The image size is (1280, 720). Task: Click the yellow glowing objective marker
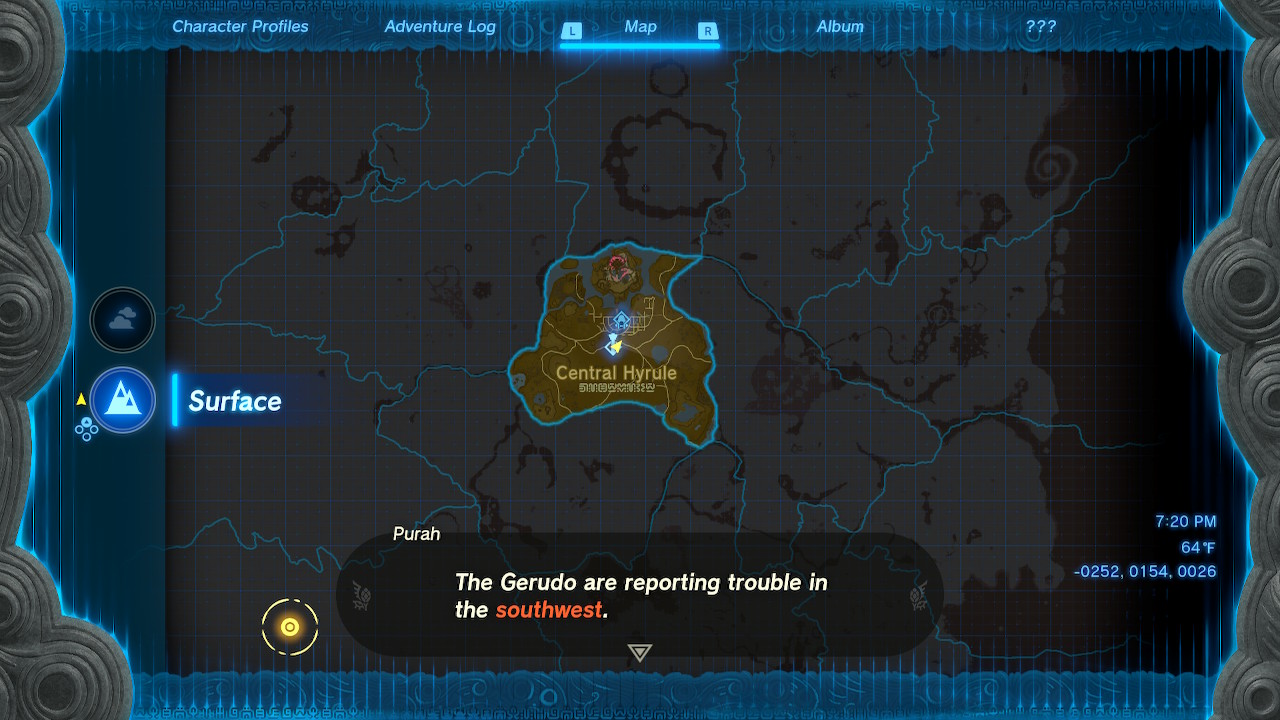click(290, 627)
